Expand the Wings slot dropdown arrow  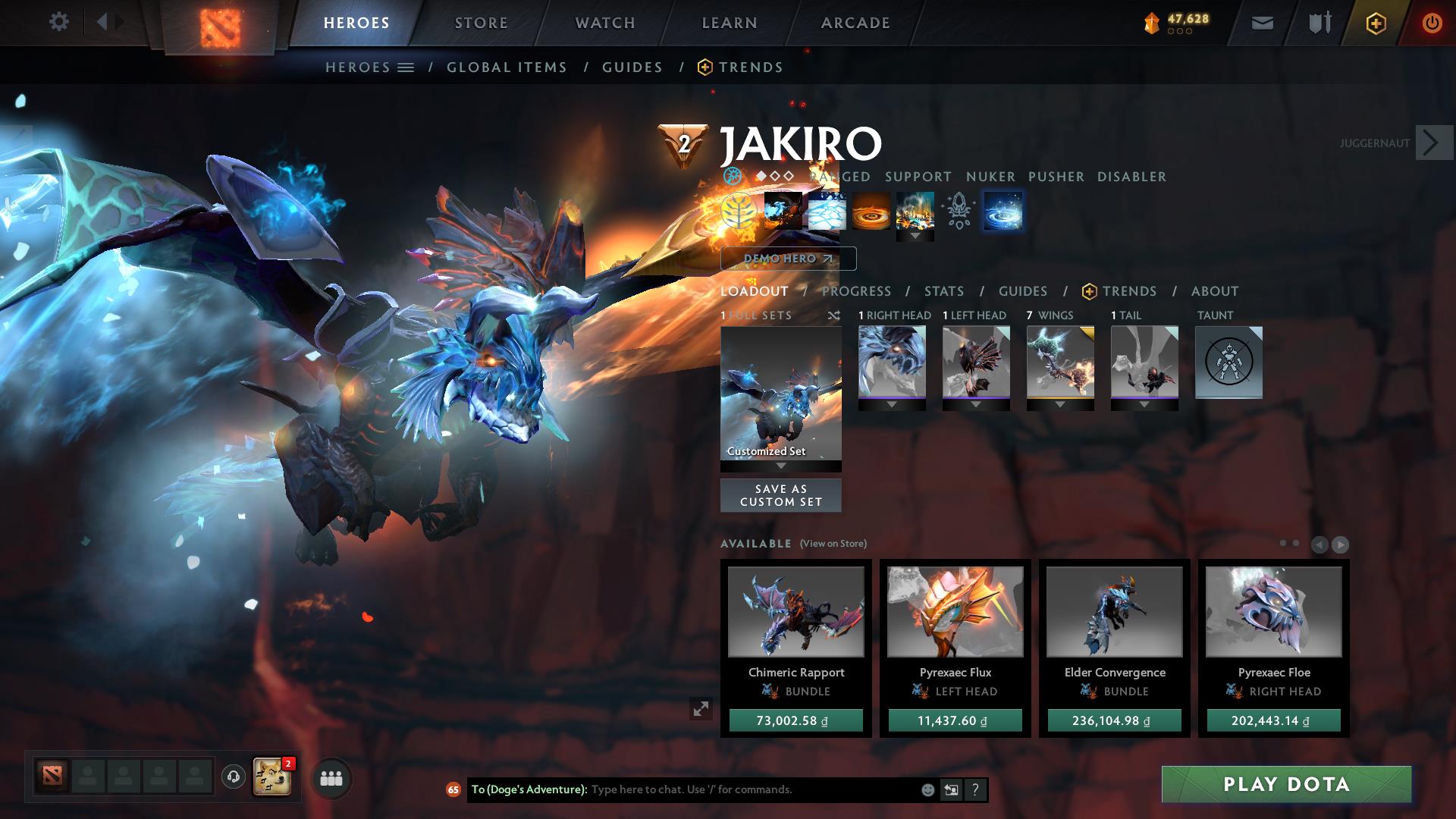click(x=1060, y=406)
